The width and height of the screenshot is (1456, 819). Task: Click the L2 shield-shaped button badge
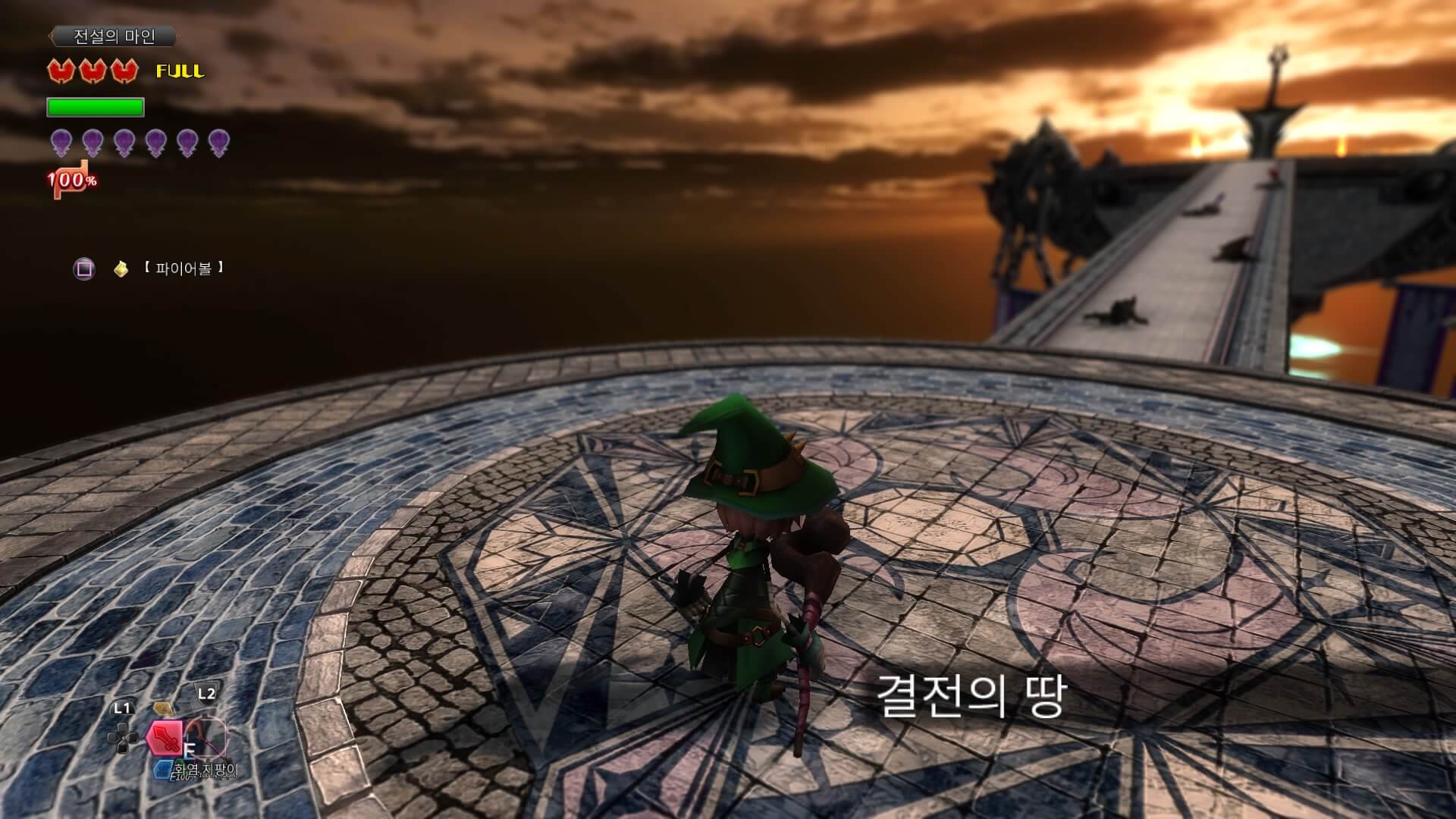point(206,692)
